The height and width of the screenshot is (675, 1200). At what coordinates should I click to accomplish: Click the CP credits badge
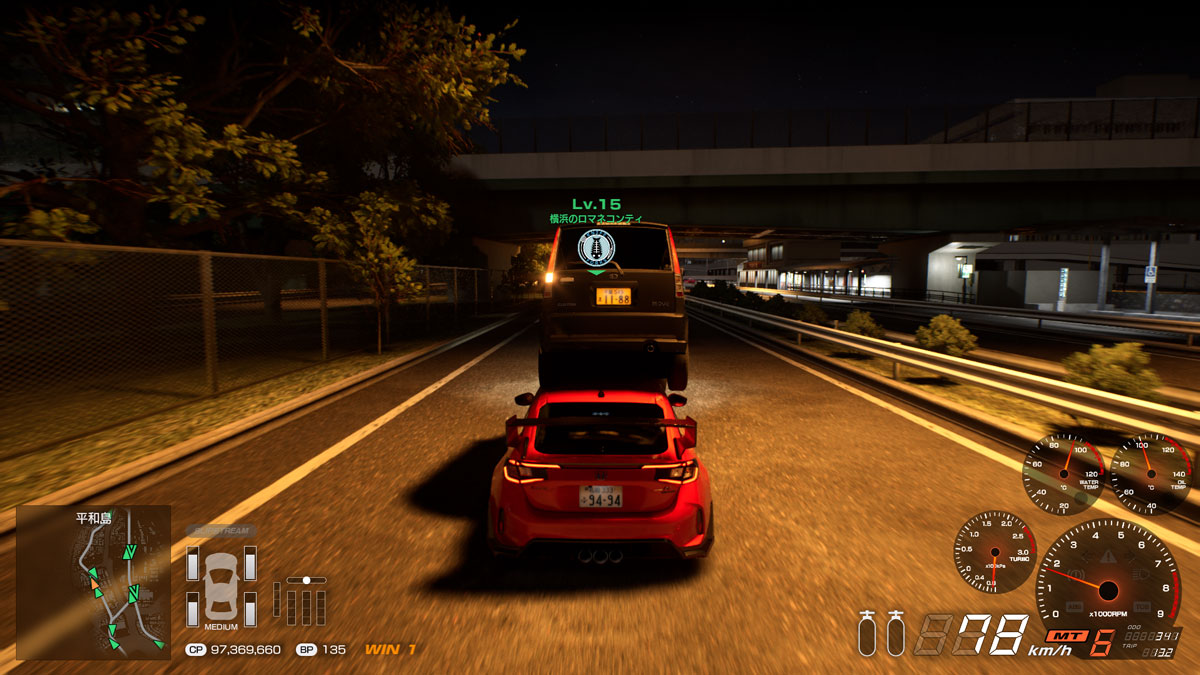coord(195,650)
